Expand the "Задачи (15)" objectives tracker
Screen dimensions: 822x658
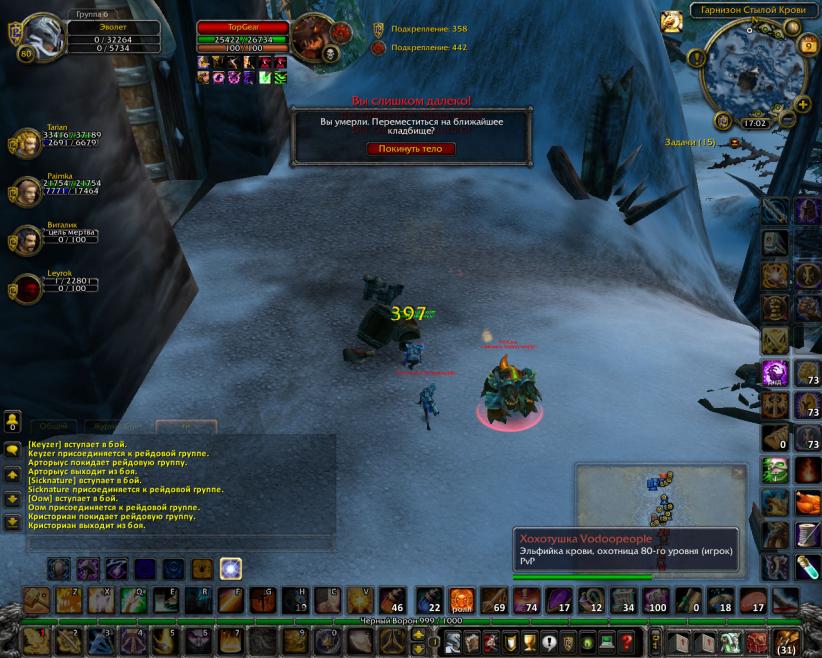(x=735, y=143)
